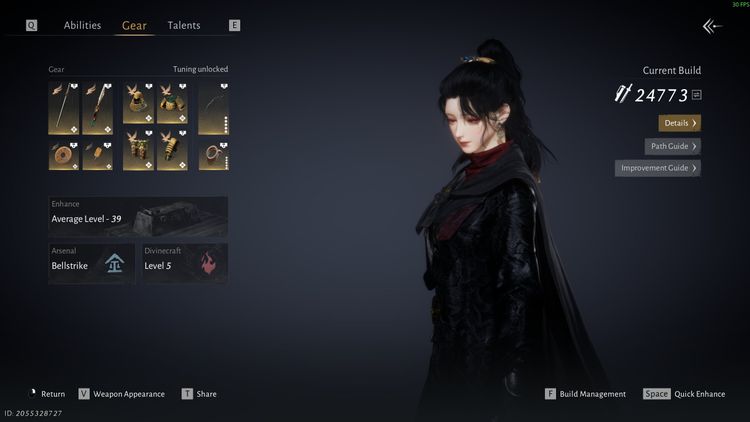The height and width of the screenshot is (422, 750).
Task: Choose the bow gear slot
Action: (x=213, y=108)
